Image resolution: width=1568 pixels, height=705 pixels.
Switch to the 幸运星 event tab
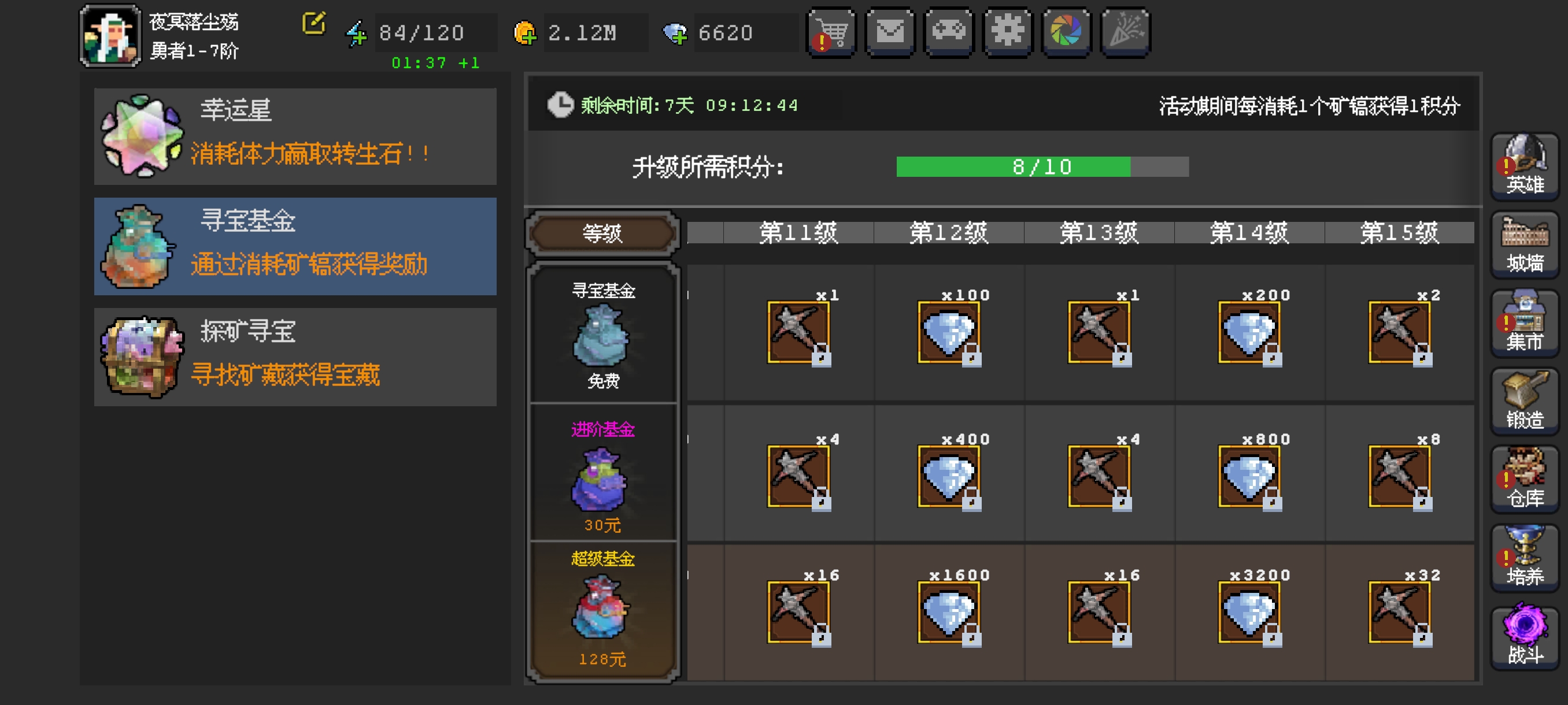pos(295,135)
